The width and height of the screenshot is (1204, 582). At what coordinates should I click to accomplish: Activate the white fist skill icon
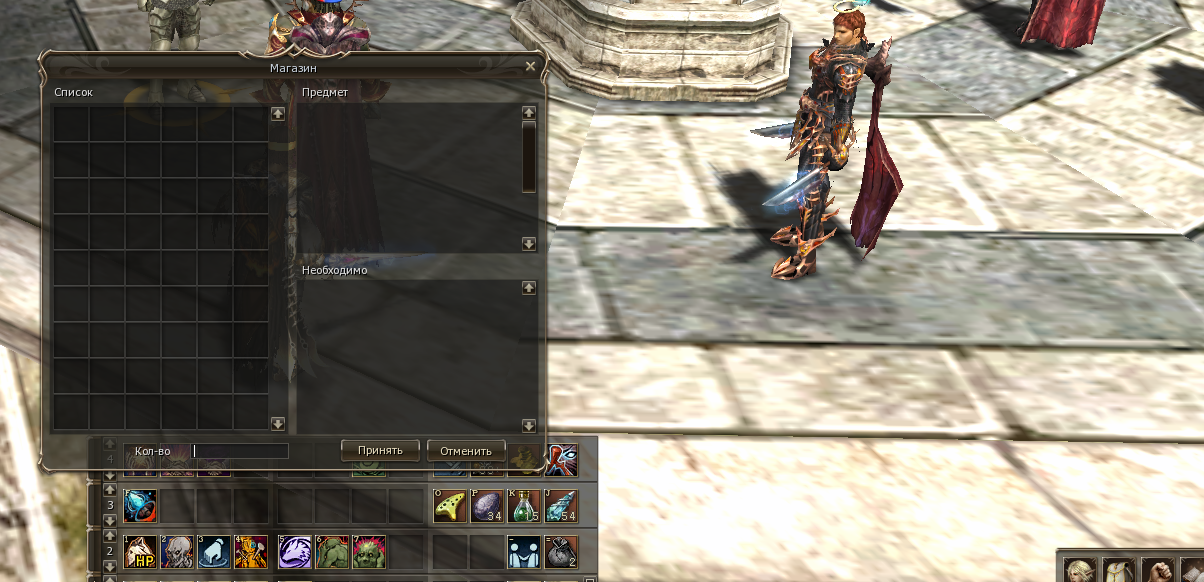[x=213, y=551]
